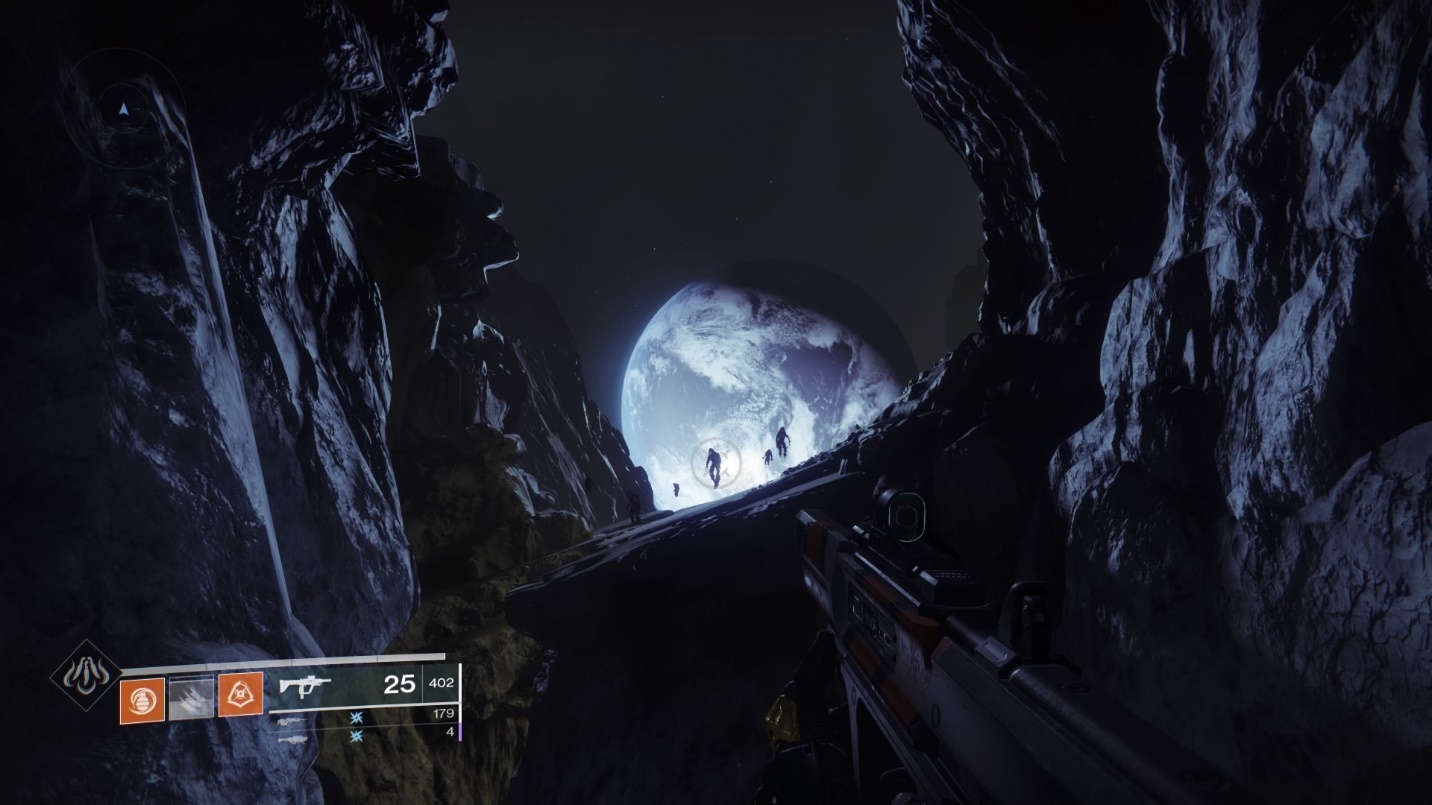
Task: Select the equipped auto rifle weapon icon
Action: 306,685
